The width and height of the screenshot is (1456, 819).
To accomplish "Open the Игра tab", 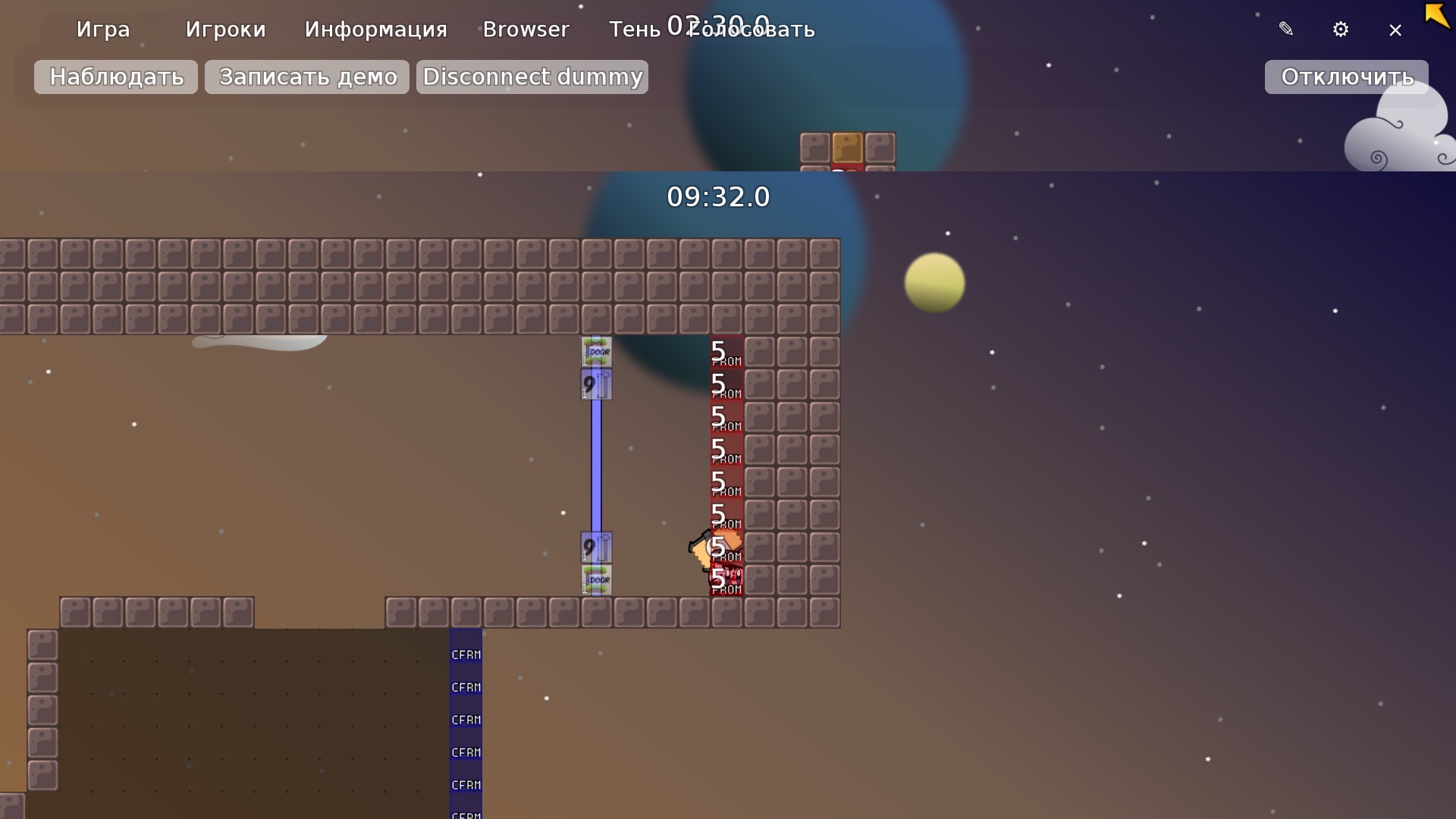I will point(103,30).
